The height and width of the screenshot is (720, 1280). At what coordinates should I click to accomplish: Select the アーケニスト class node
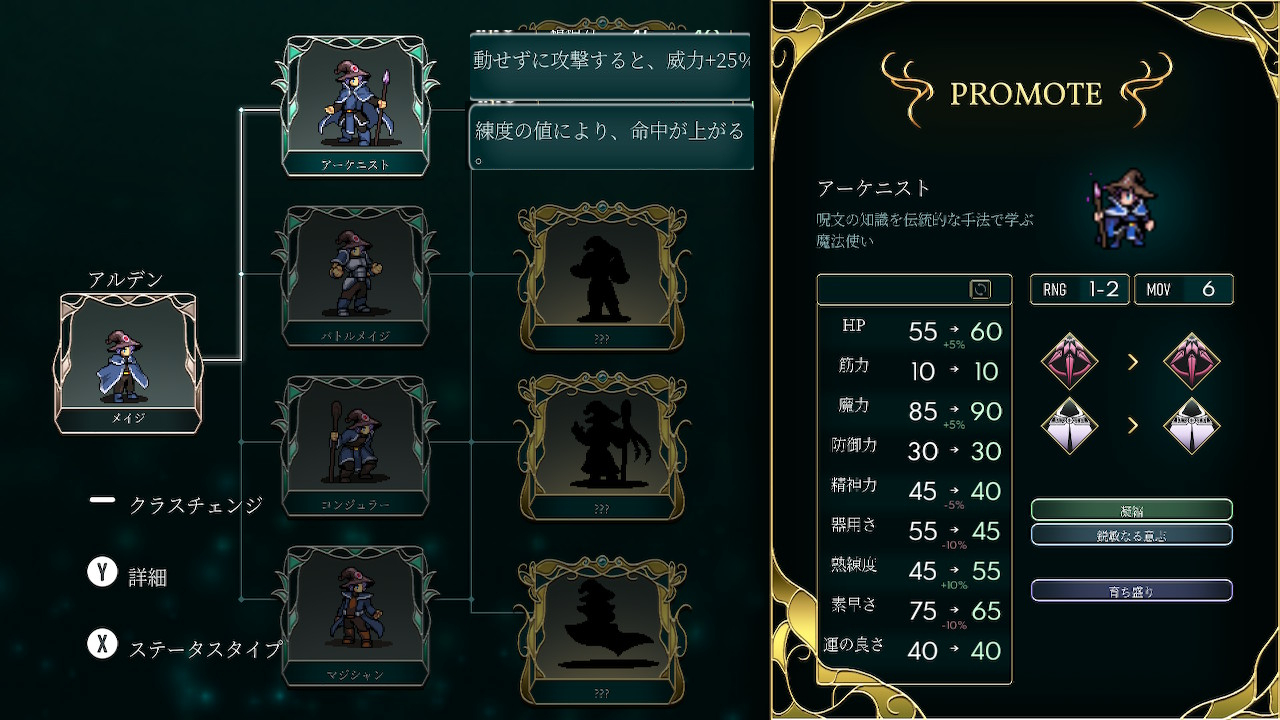pyautogui.click(x=355, y=106)
